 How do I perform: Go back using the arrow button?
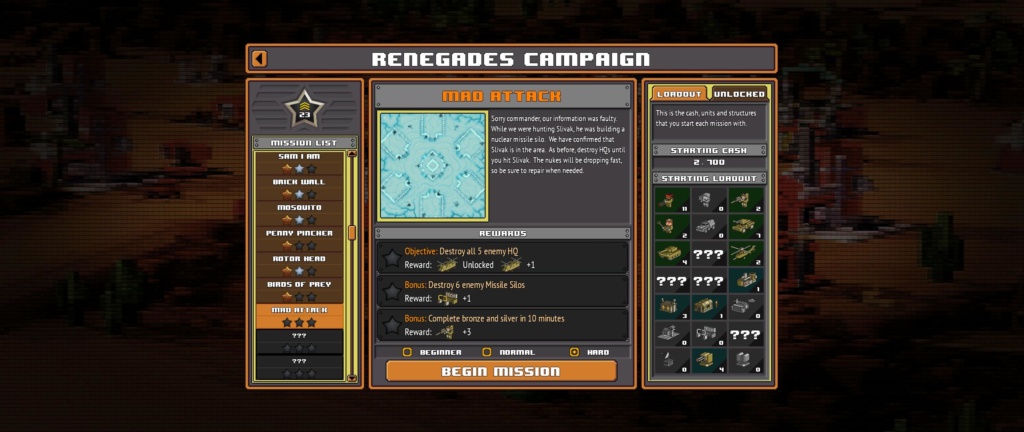(x=260, y=59)
